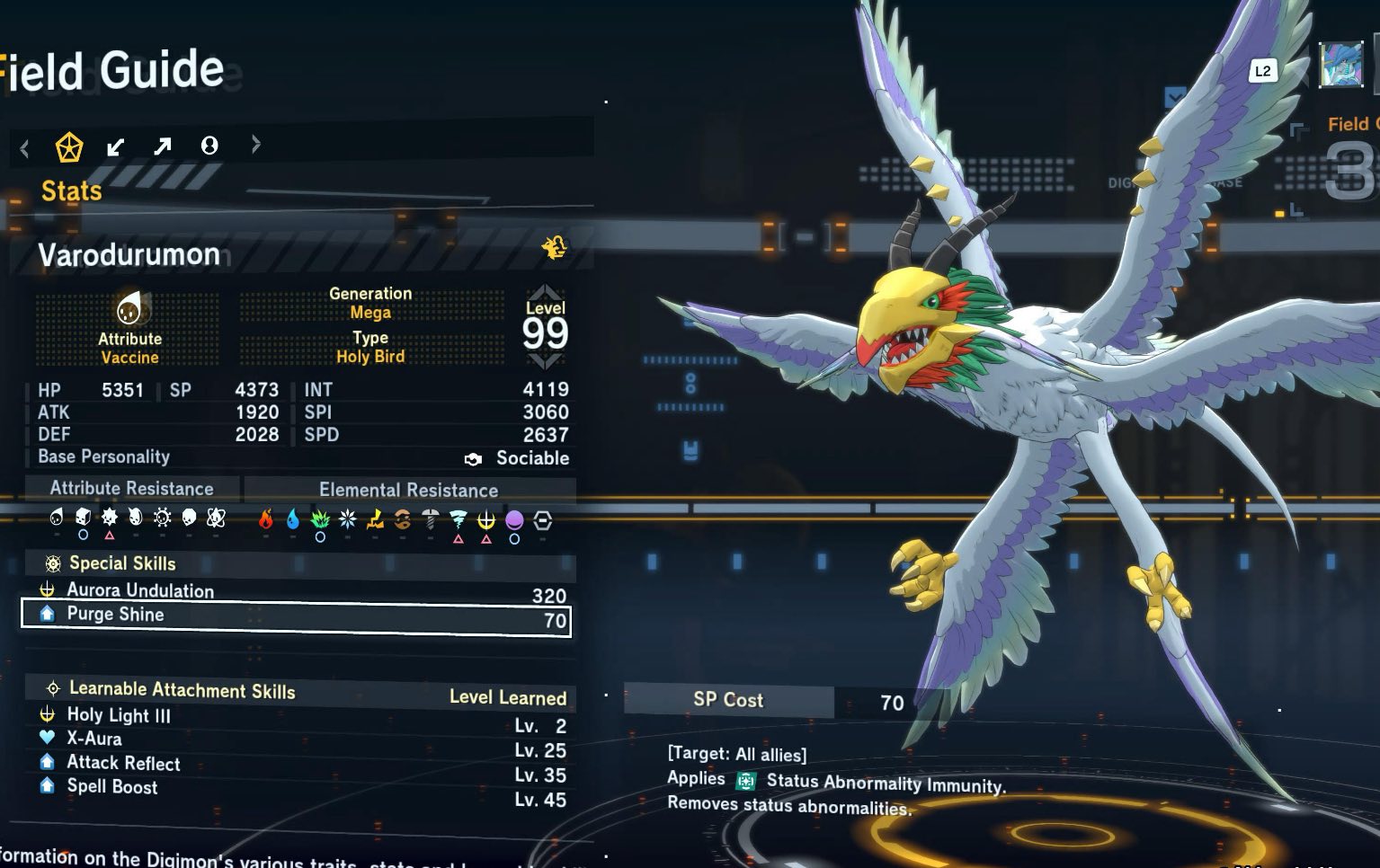Choose the X-Aura attachment skill
This screenshot has height=868, width=1380.
(x=94, y=739)
